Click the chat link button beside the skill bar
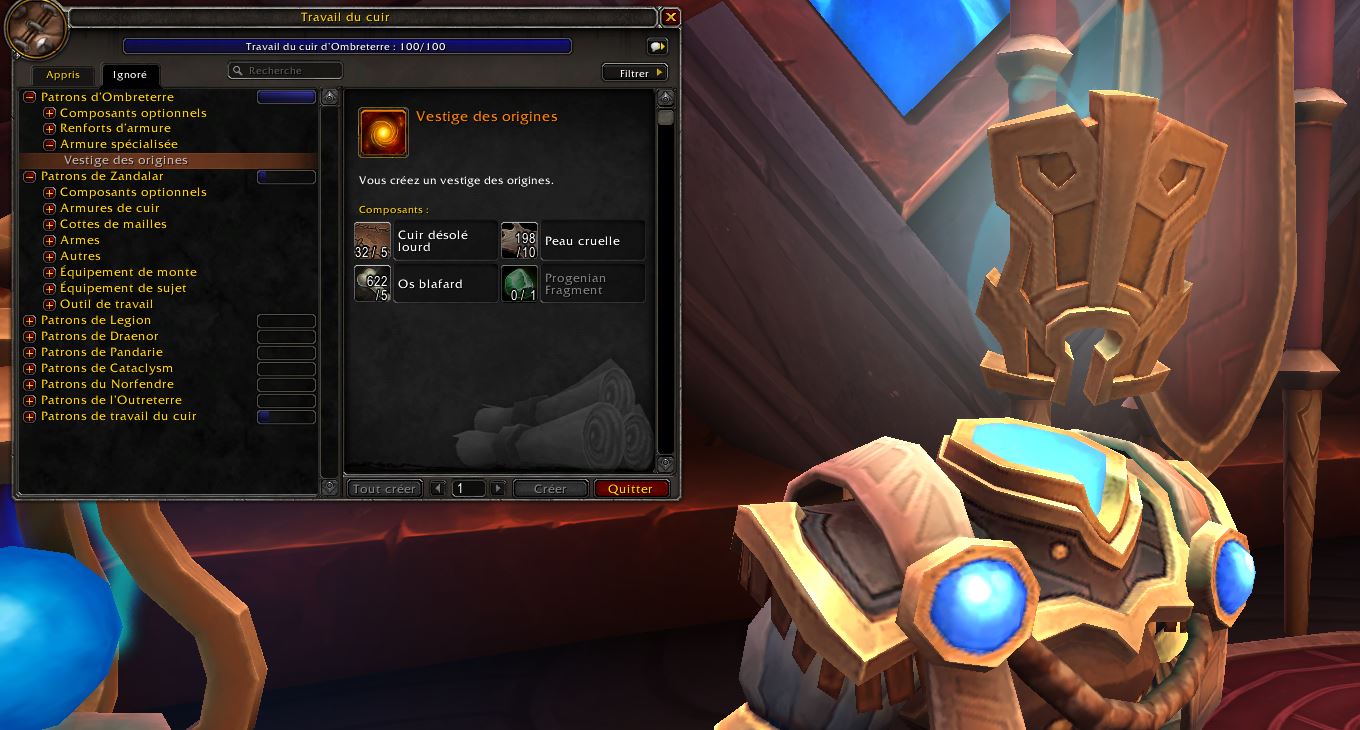 pos(656,47)
